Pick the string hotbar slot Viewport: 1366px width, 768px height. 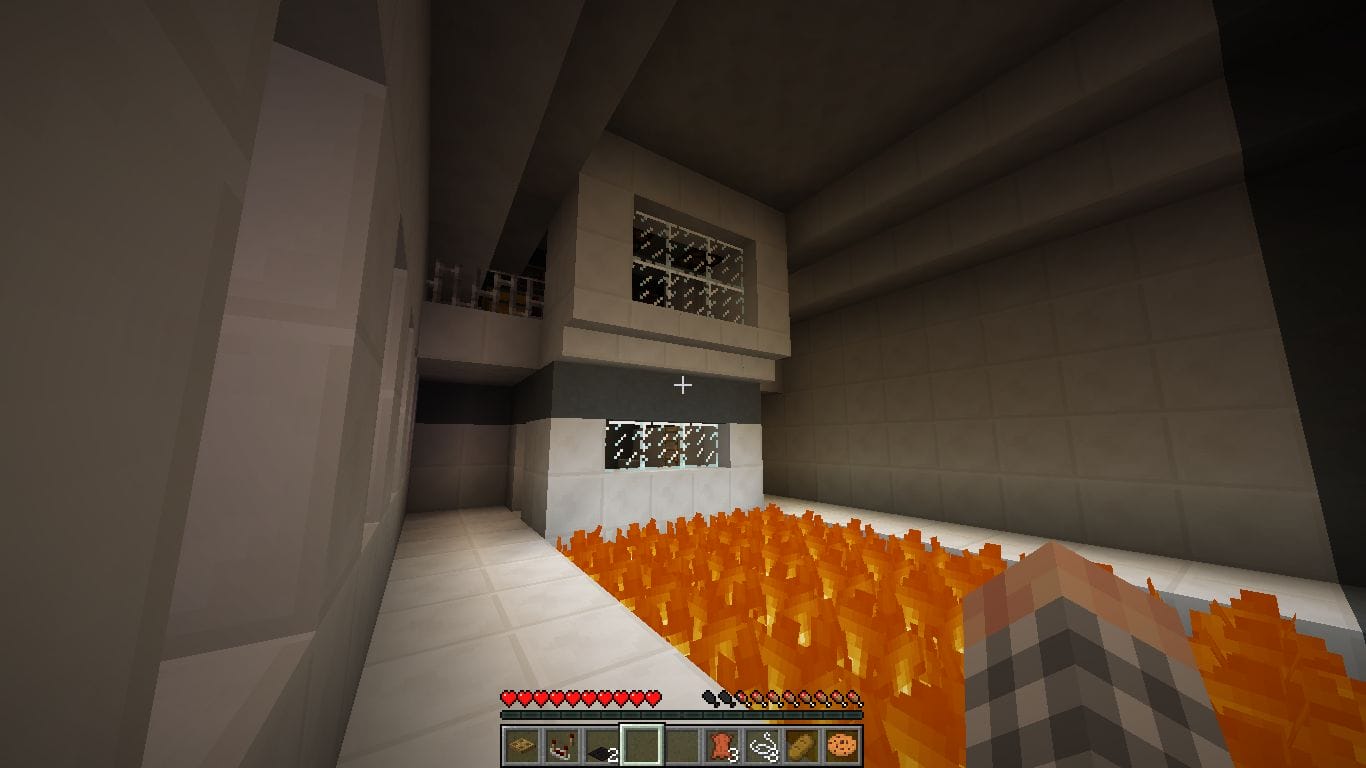[x=761, y=745]
